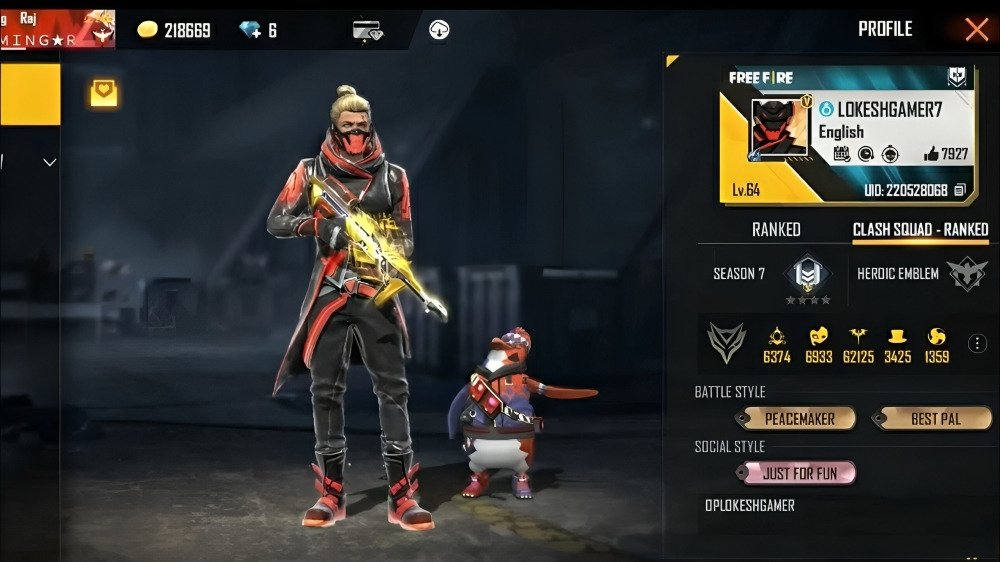1000x562 pixels.
Task: Expand the dropdown arrow on the left panel
Action: 49,161
